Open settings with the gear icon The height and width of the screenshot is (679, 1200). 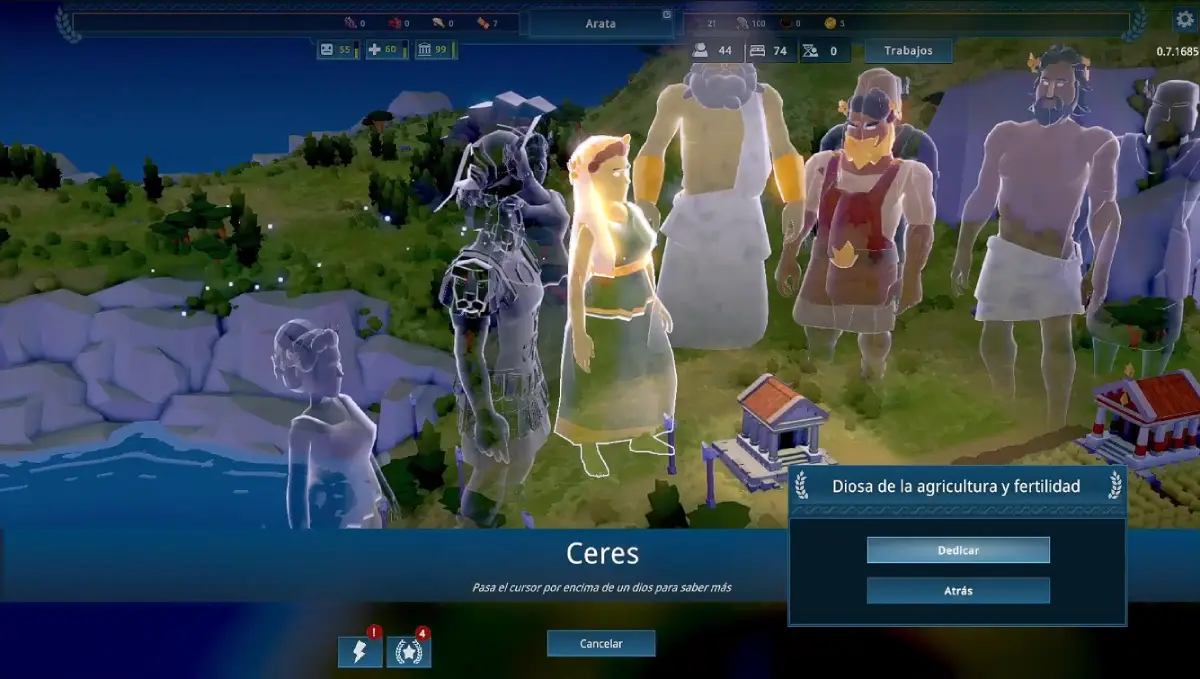point(1185,19)
